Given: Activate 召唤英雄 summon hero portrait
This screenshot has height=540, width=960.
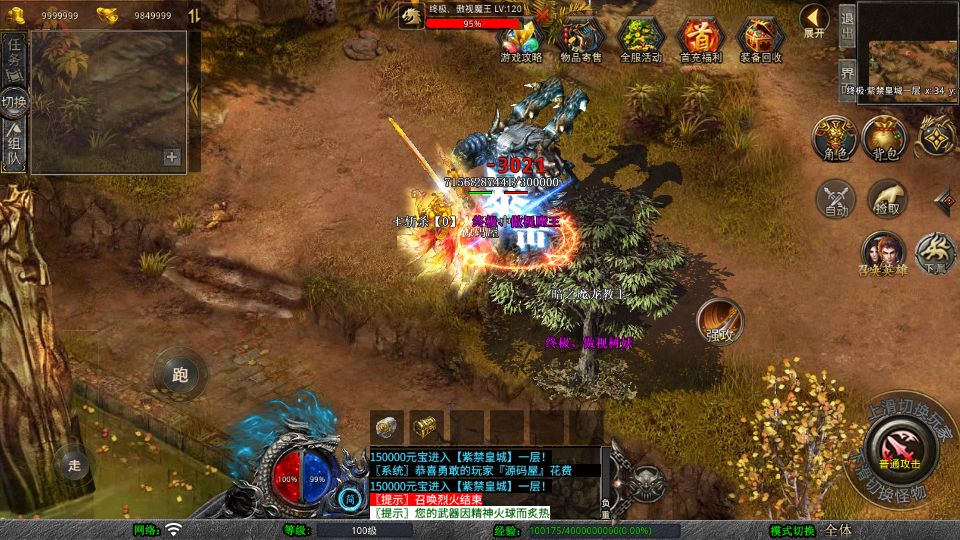Looking at the screenshot, I should pyautogui.click(x=884, y=253).
